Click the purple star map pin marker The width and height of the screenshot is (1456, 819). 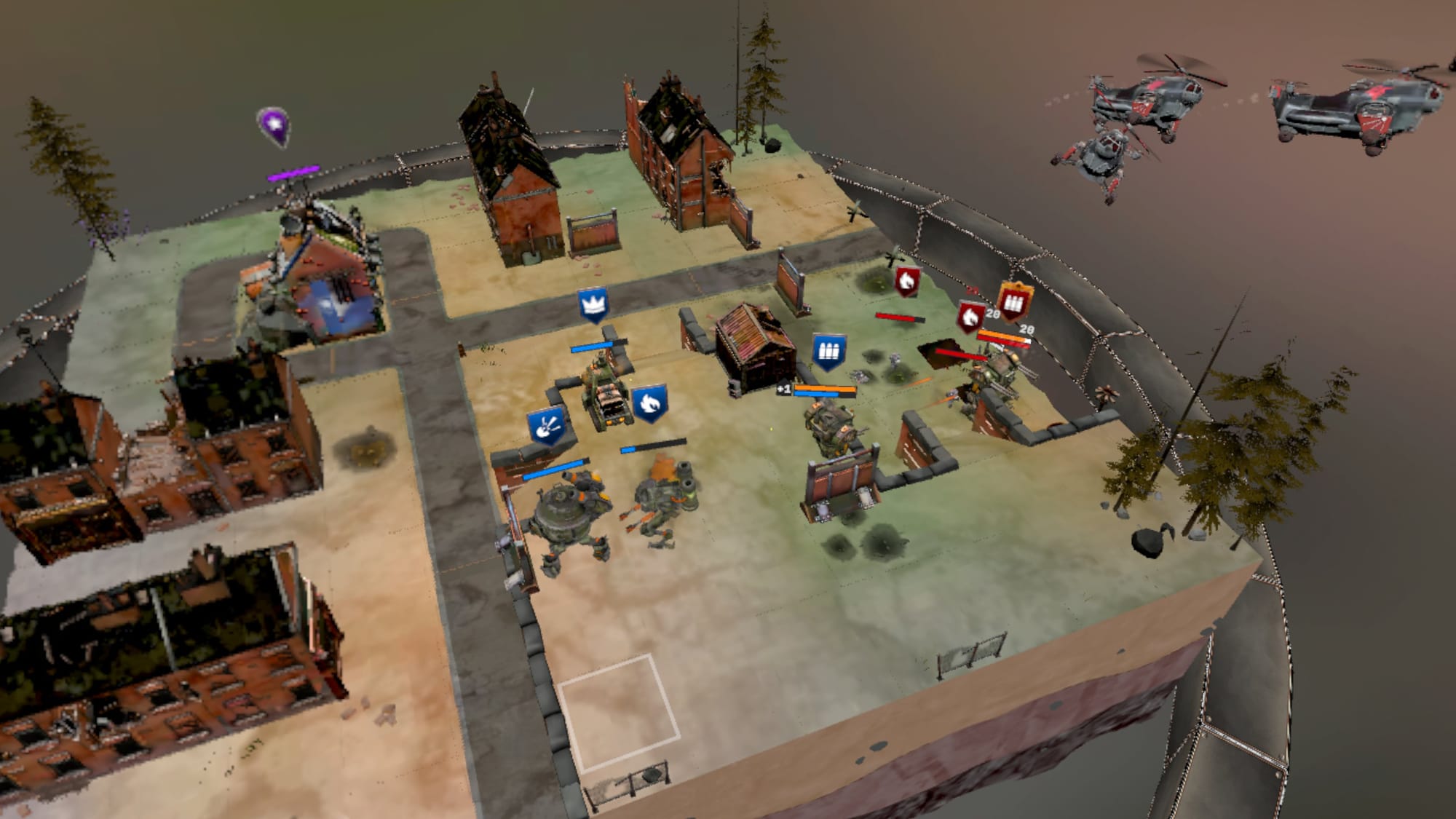click(x=274, y=126)
